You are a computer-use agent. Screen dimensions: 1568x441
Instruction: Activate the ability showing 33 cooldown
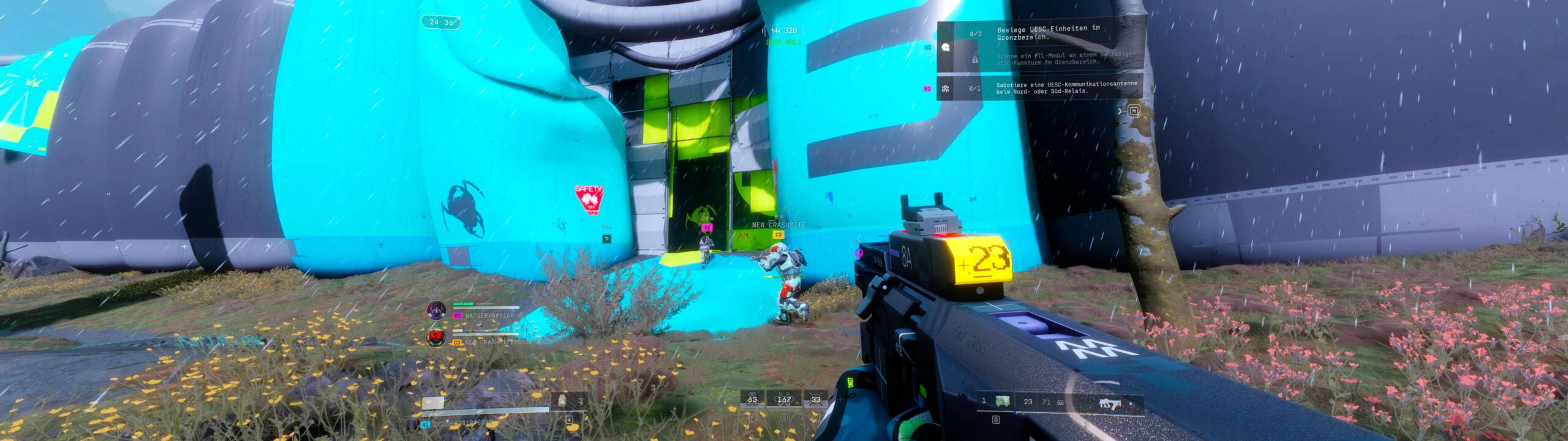pos(815,400)
